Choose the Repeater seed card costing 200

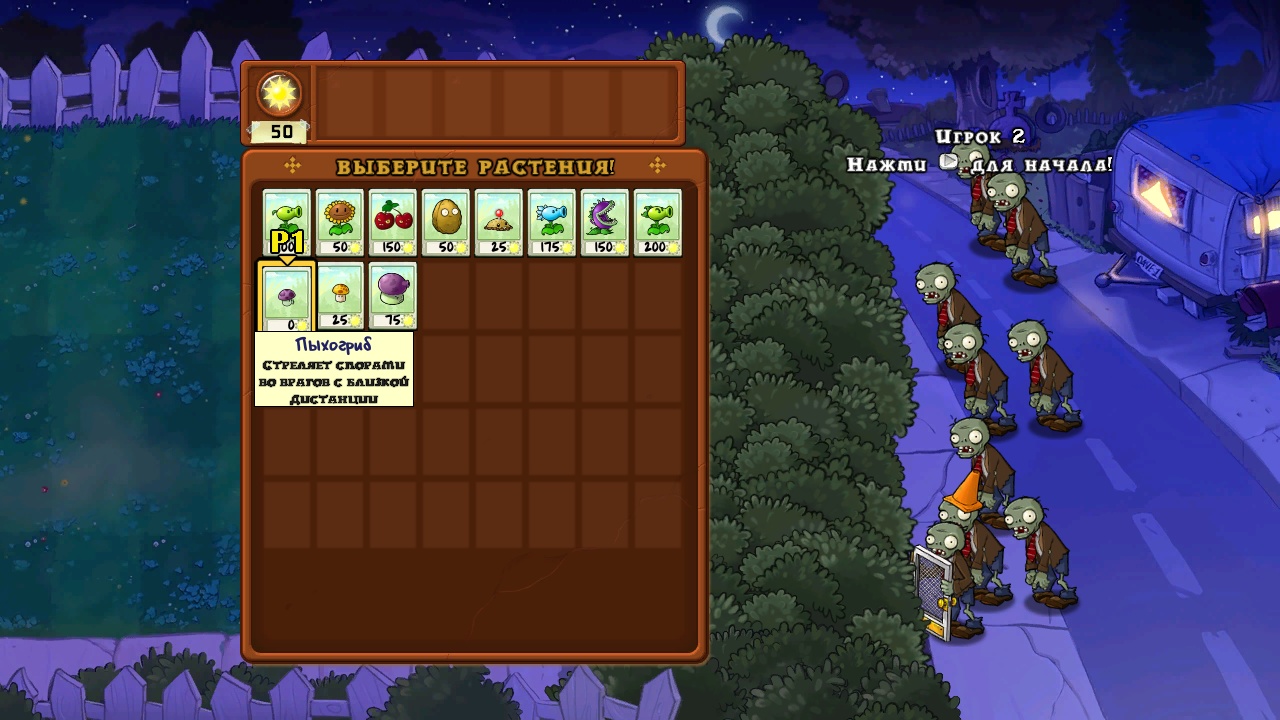click(x=658, y=221)
